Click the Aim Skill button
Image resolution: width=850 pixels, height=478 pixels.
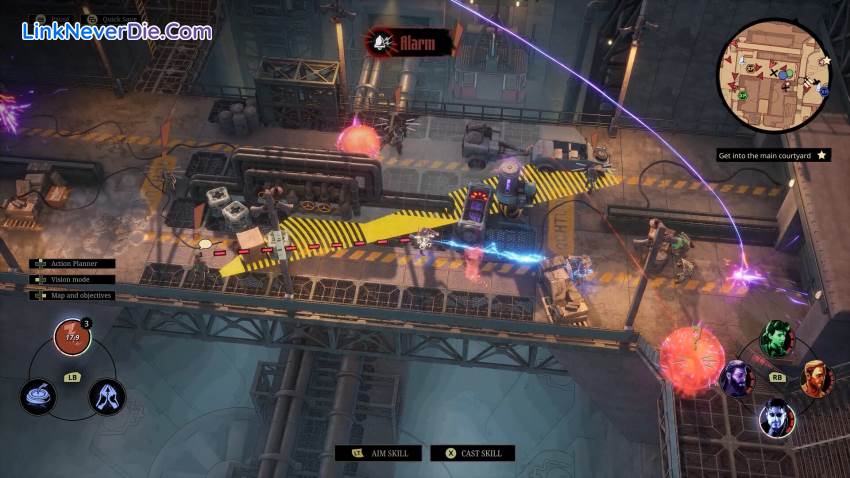coord(378,453)
